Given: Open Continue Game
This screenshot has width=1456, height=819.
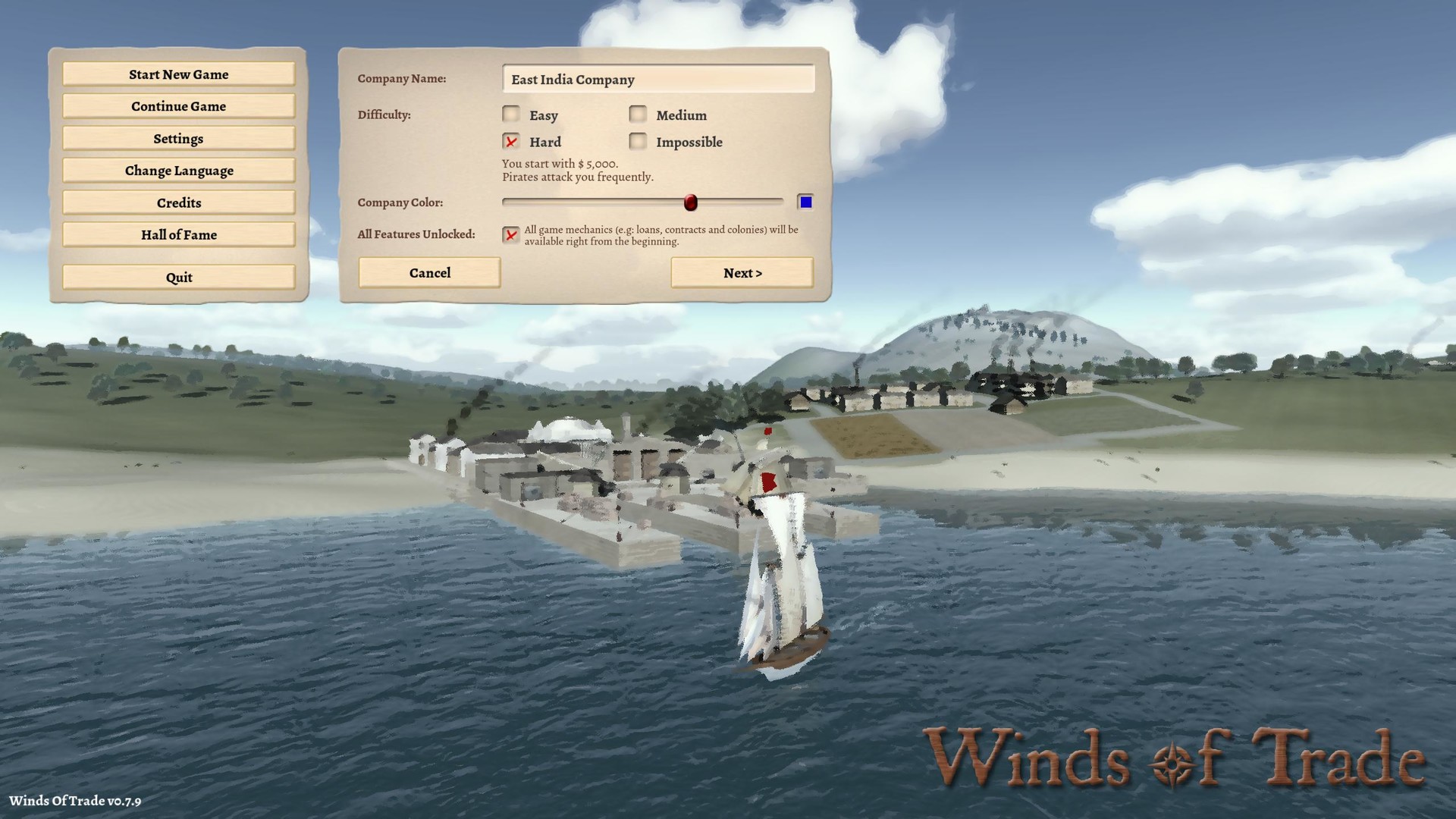Looking at the screenshot, I should 178,106.
